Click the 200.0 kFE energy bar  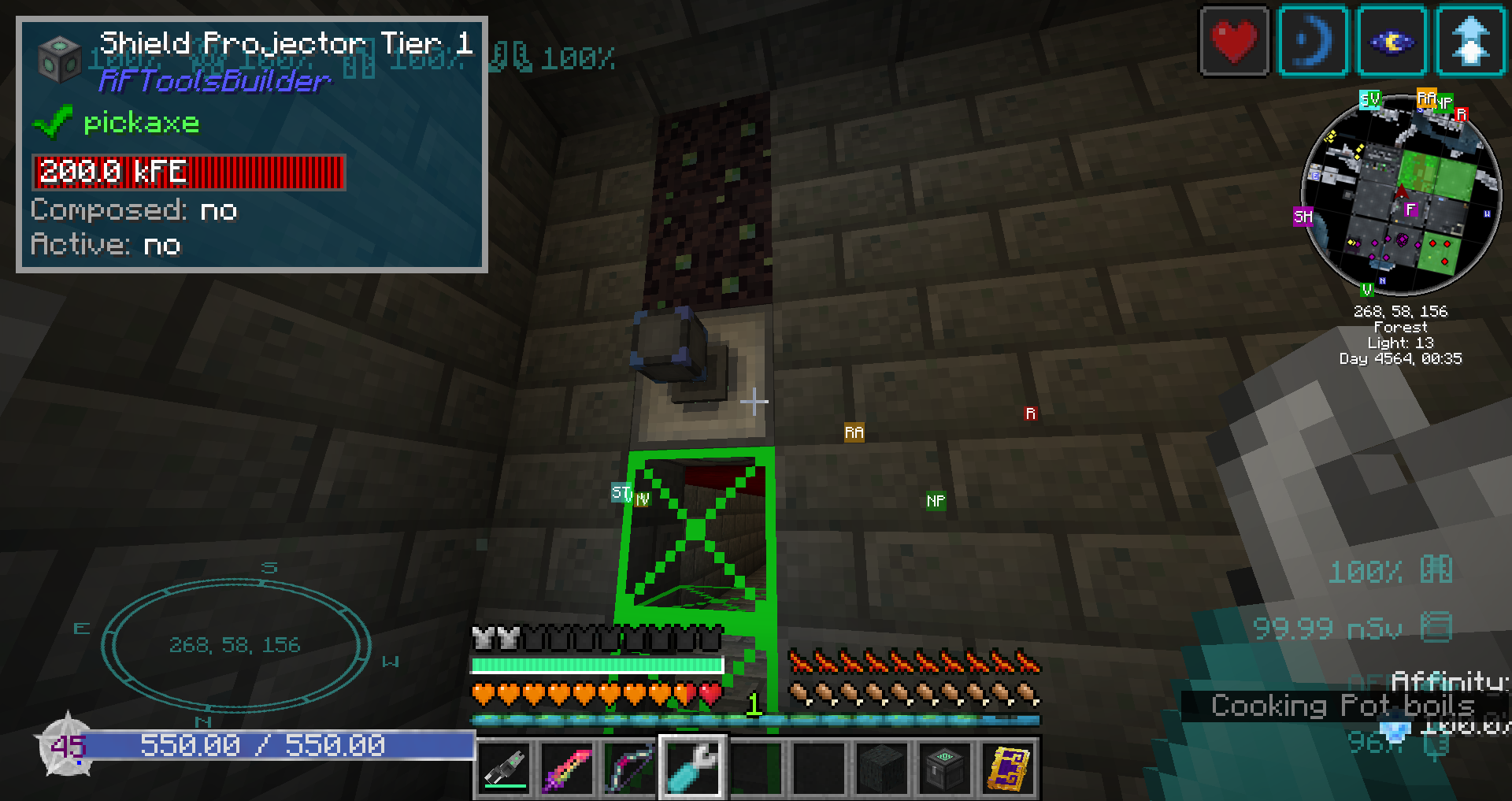pos(189,172)
